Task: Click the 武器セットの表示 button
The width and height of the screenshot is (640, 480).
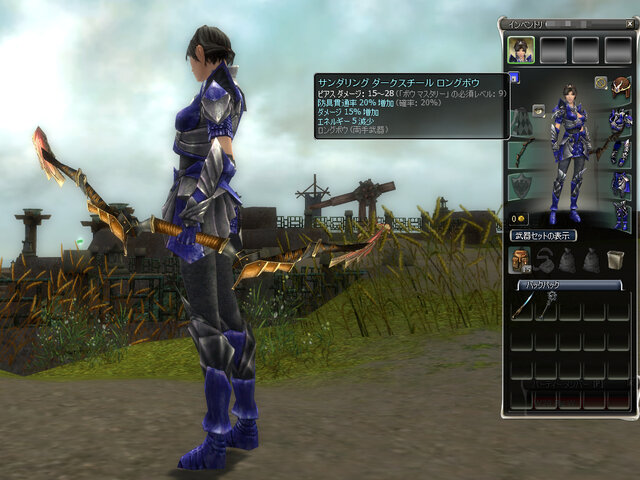Action: pos(545,236)
